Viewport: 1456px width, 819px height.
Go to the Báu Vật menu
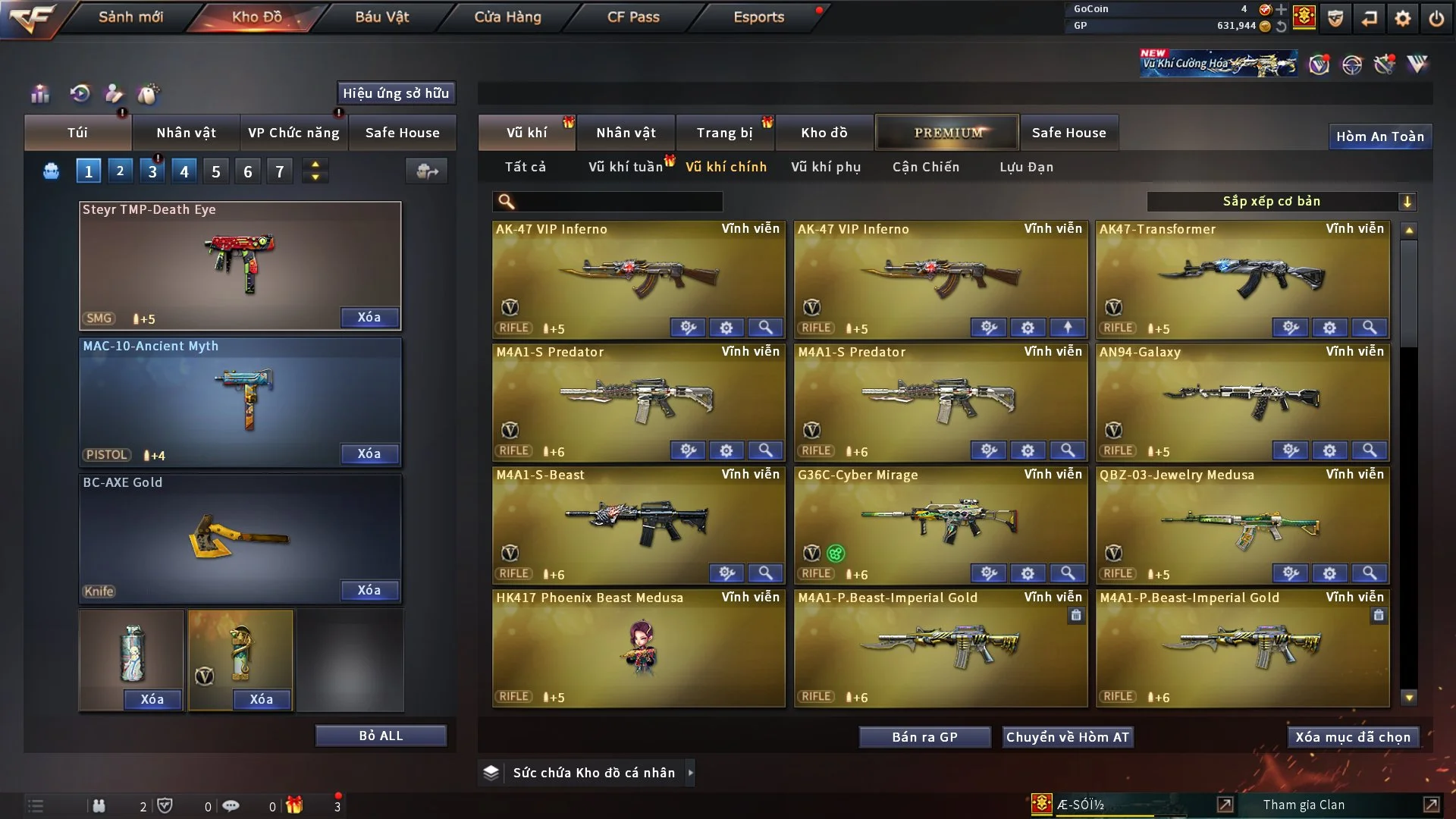click(381, 17)
